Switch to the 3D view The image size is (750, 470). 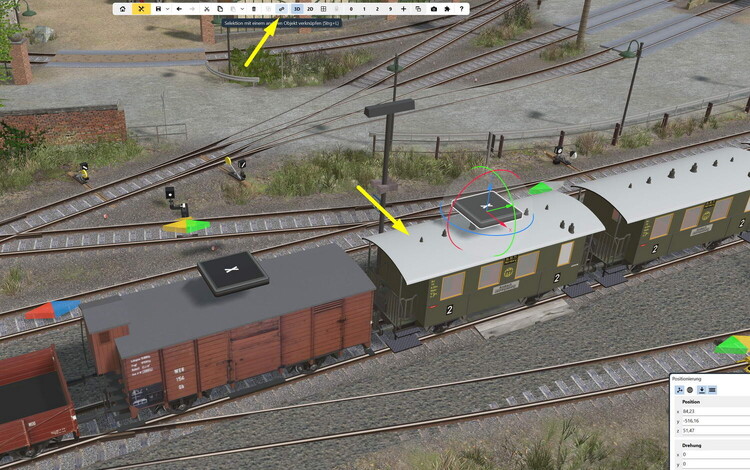pos(297,9)
